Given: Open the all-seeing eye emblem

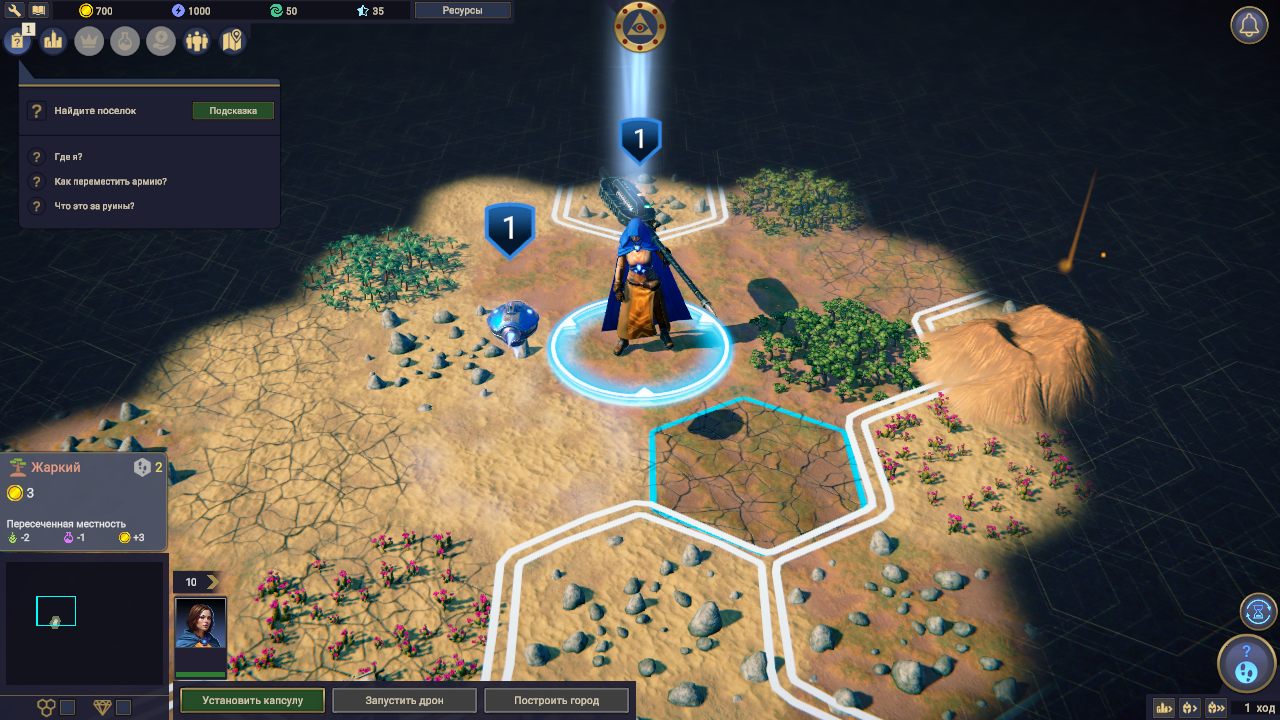Looking at the screenshot, I should (x=639, y=26).
